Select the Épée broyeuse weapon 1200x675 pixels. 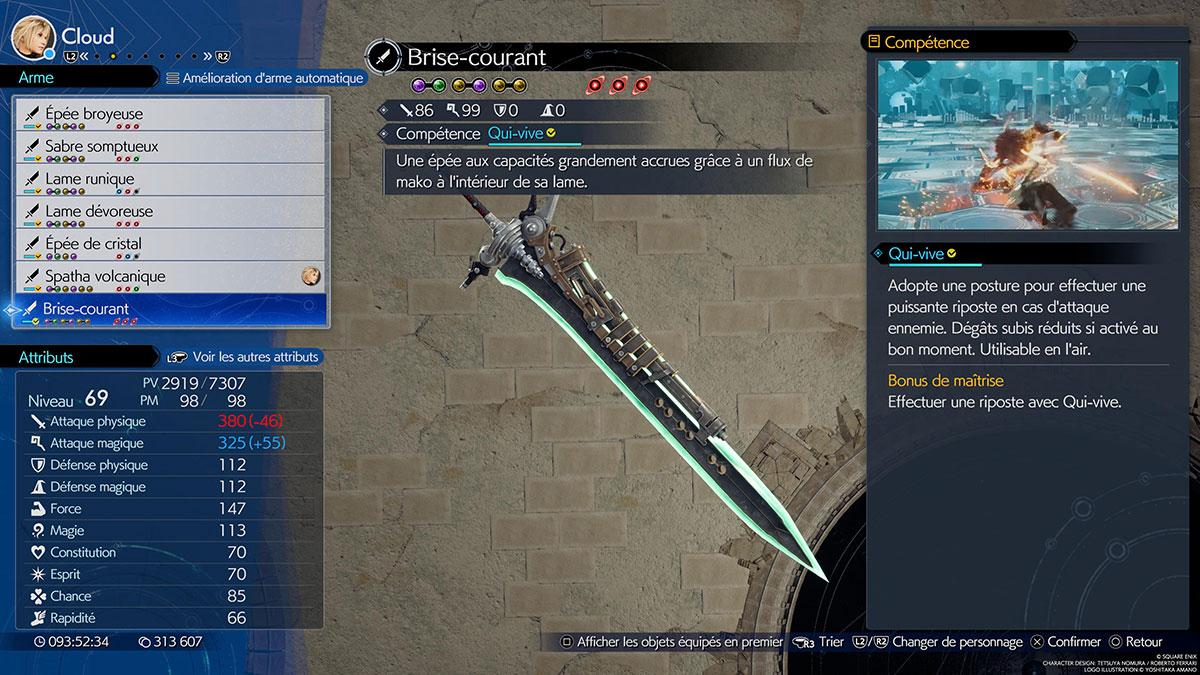170,115
